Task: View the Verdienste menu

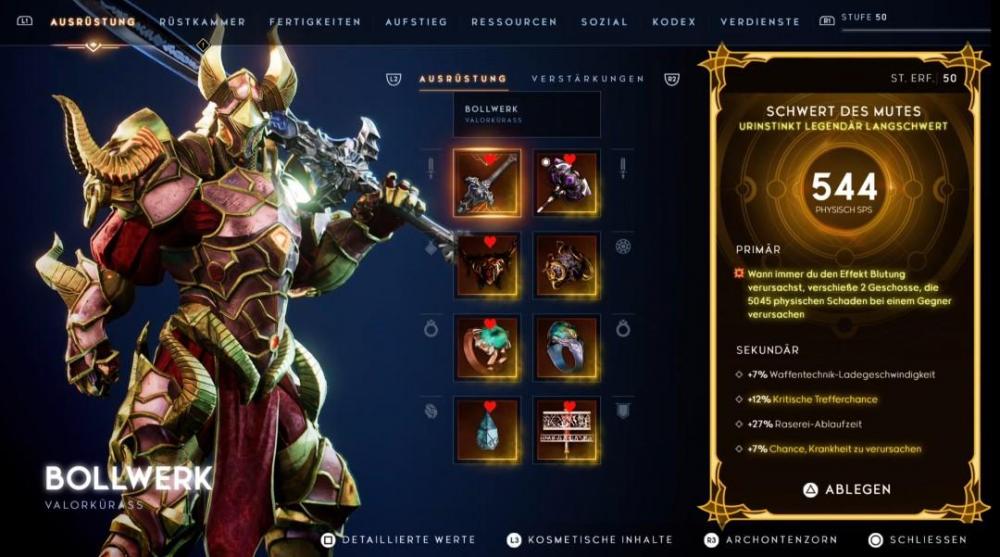Action: pyautogui.click(x=760, y=21)
